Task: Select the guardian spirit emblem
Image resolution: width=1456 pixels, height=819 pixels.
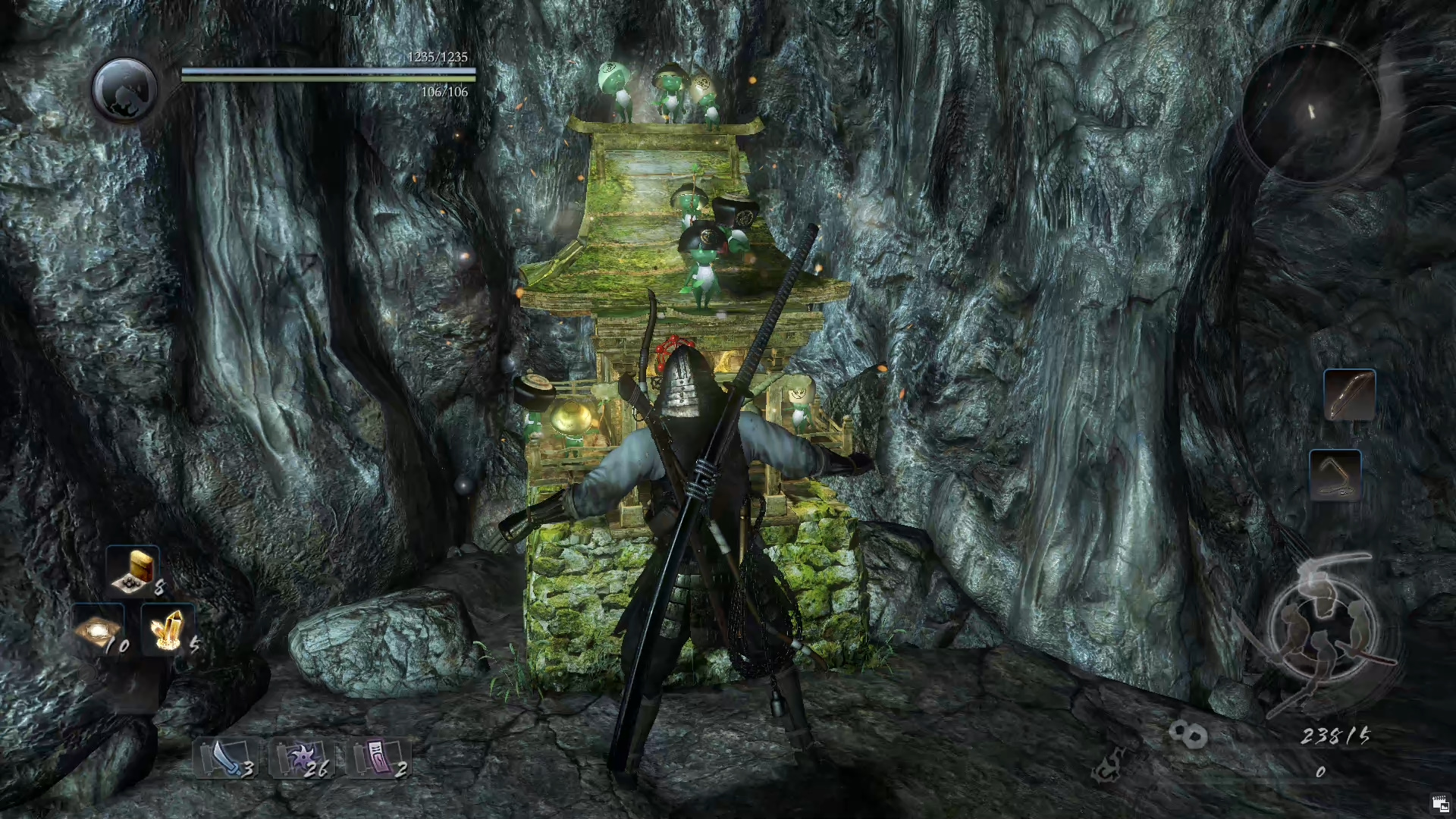Action: [x=124, y=89]
